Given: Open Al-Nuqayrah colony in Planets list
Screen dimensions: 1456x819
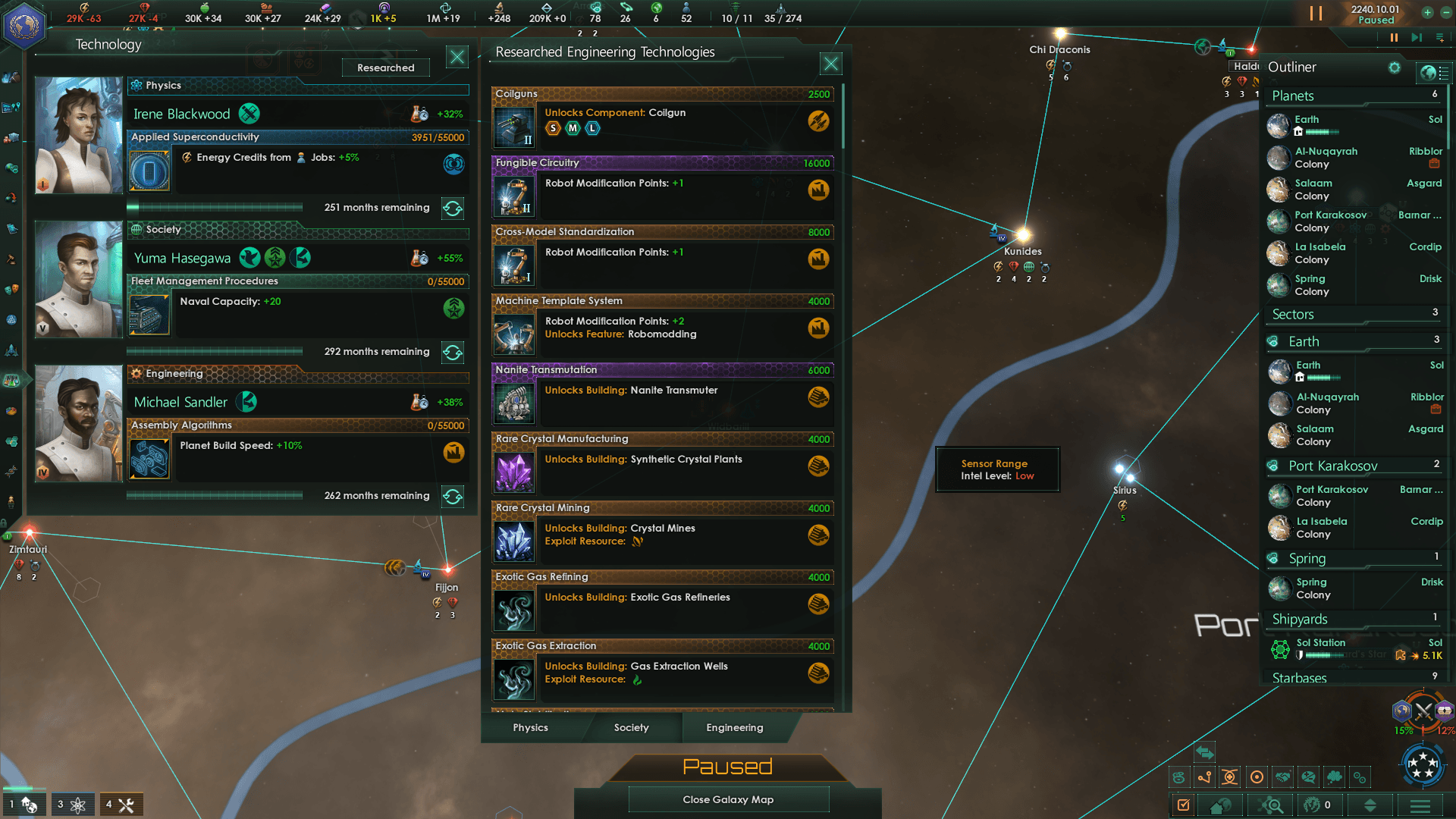Looking at the screenshot, I should coord(1326,157).
